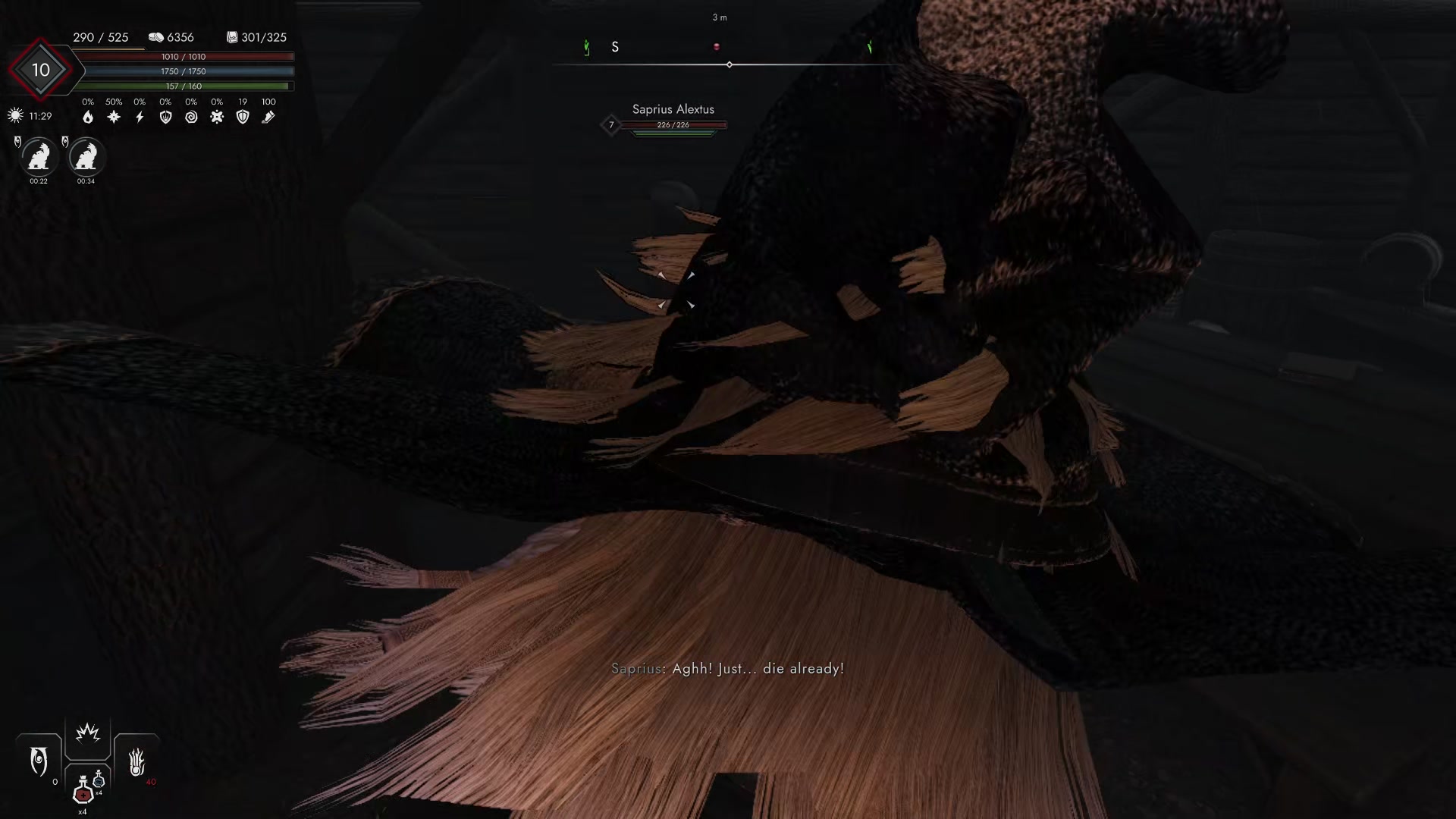Click the sun icon next to 11:29
Screen dimensions: 1456x819
(13, 115)
